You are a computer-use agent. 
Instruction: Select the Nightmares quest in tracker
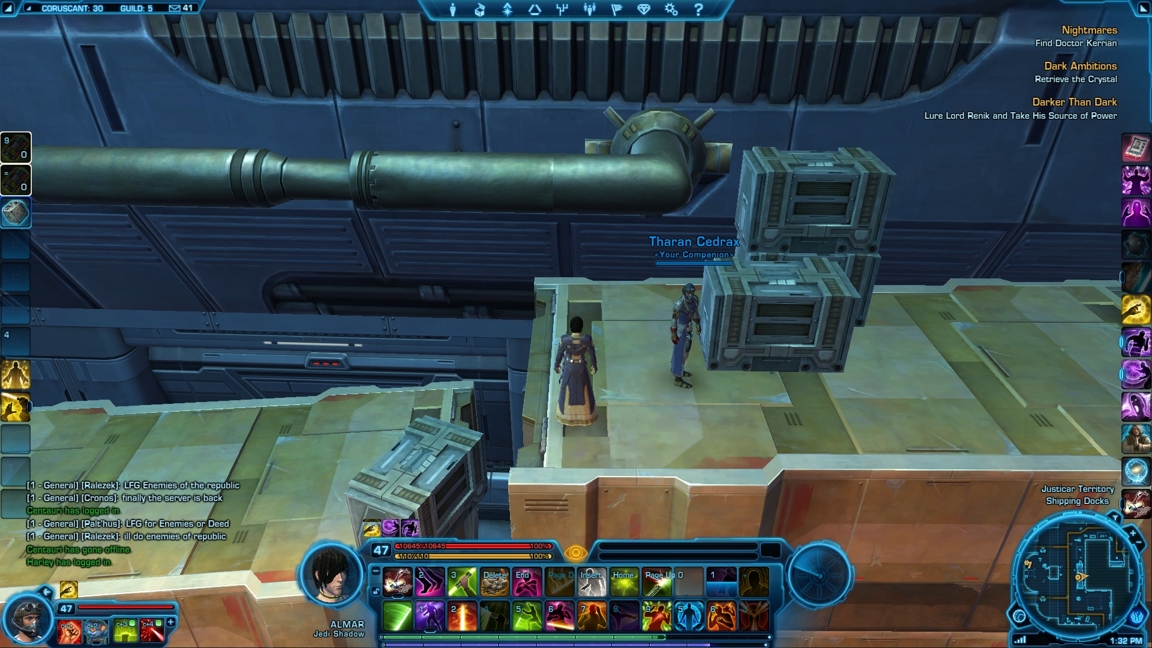tap(1089, 30)
